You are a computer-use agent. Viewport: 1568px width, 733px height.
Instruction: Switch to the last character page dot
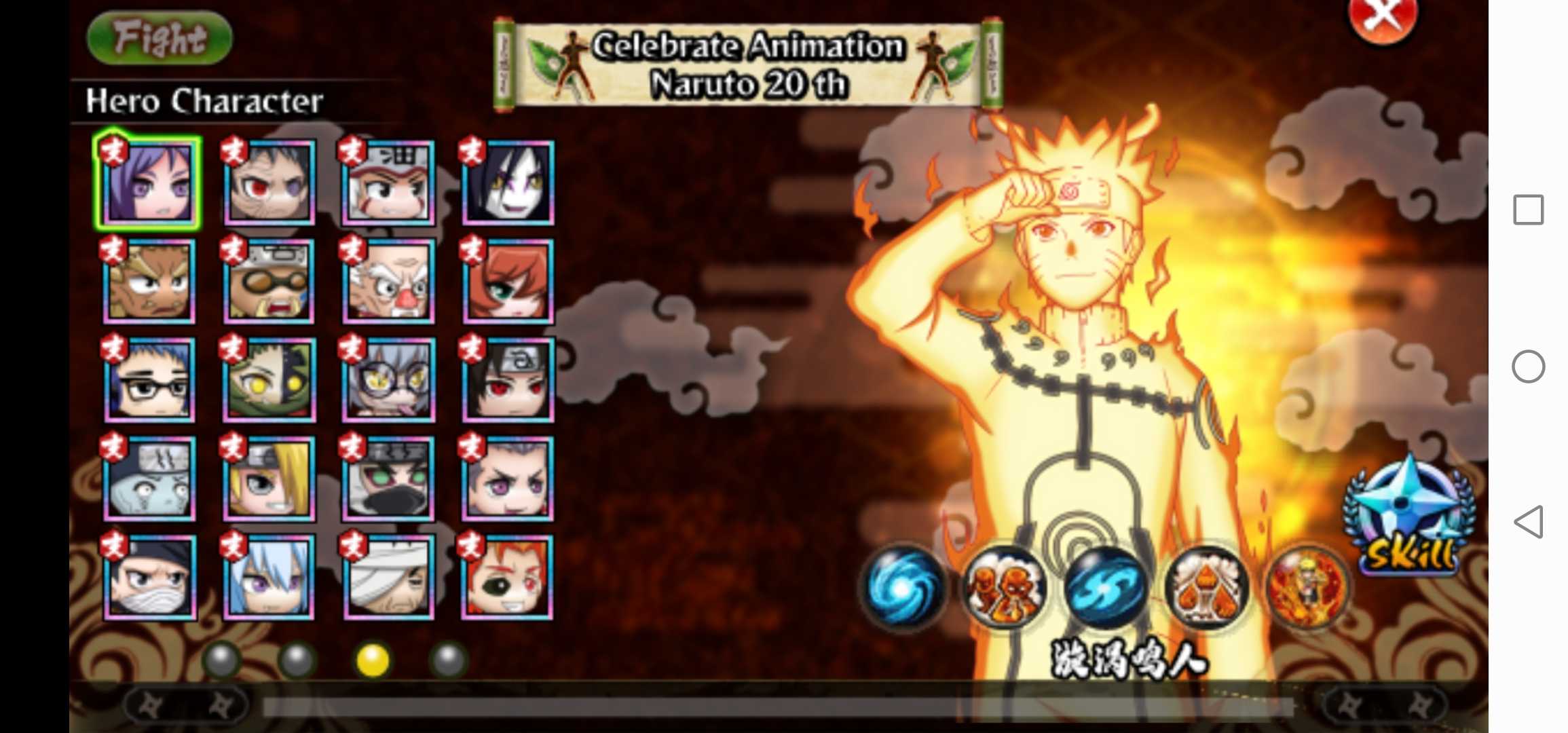click(449, 659)
